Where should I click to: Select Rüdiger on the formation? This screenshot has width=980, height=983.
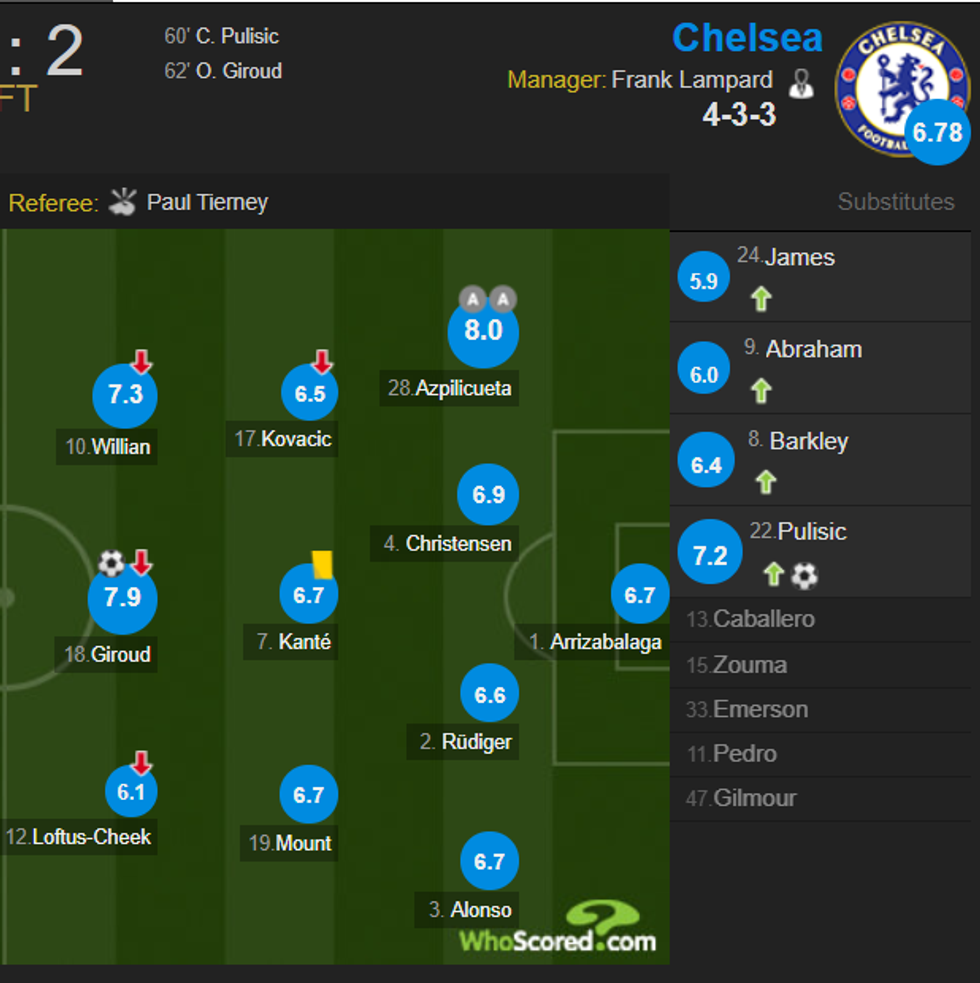click(x=490, y=695)
